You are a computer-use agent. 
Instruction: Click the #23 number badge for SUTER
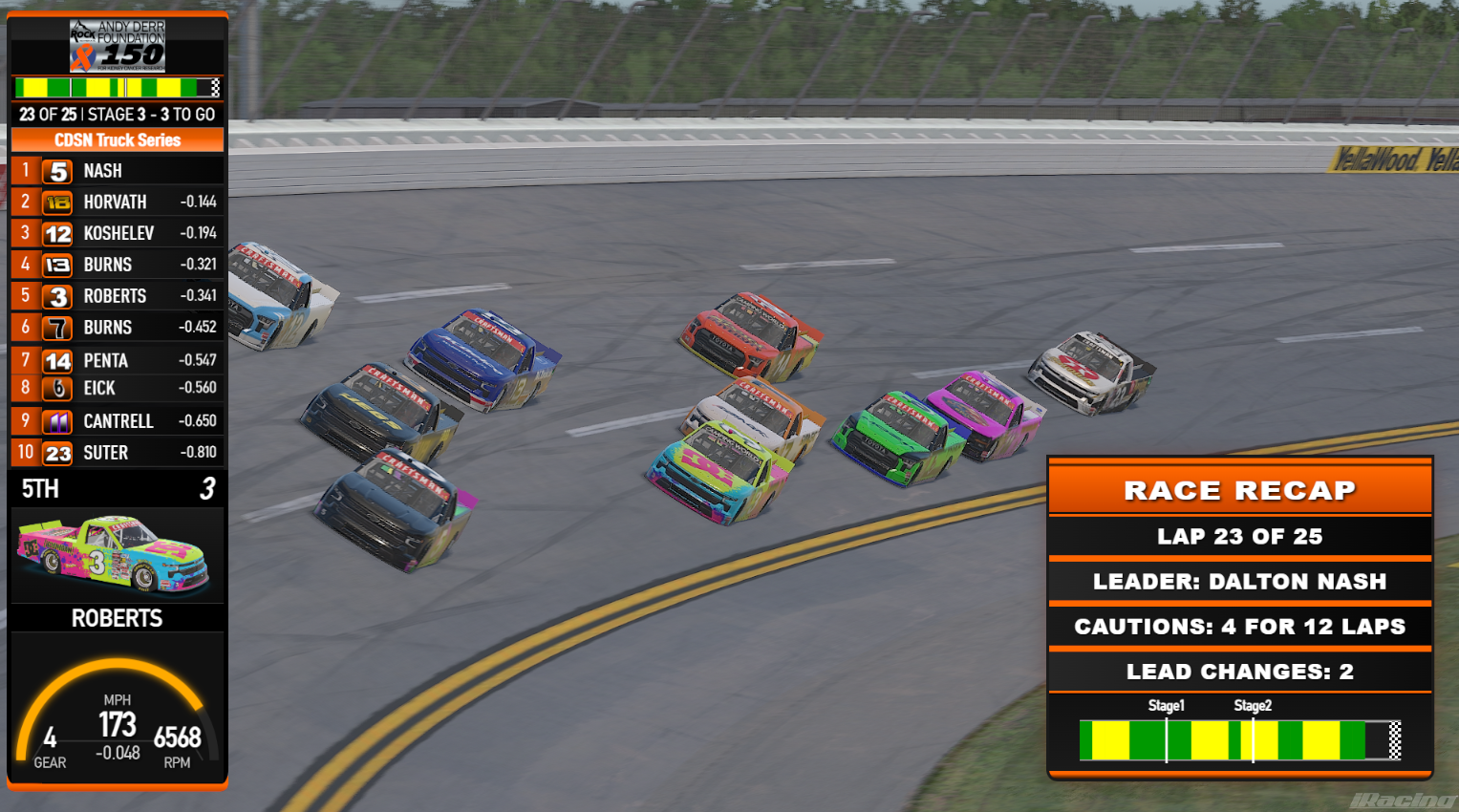click(57, 452)
